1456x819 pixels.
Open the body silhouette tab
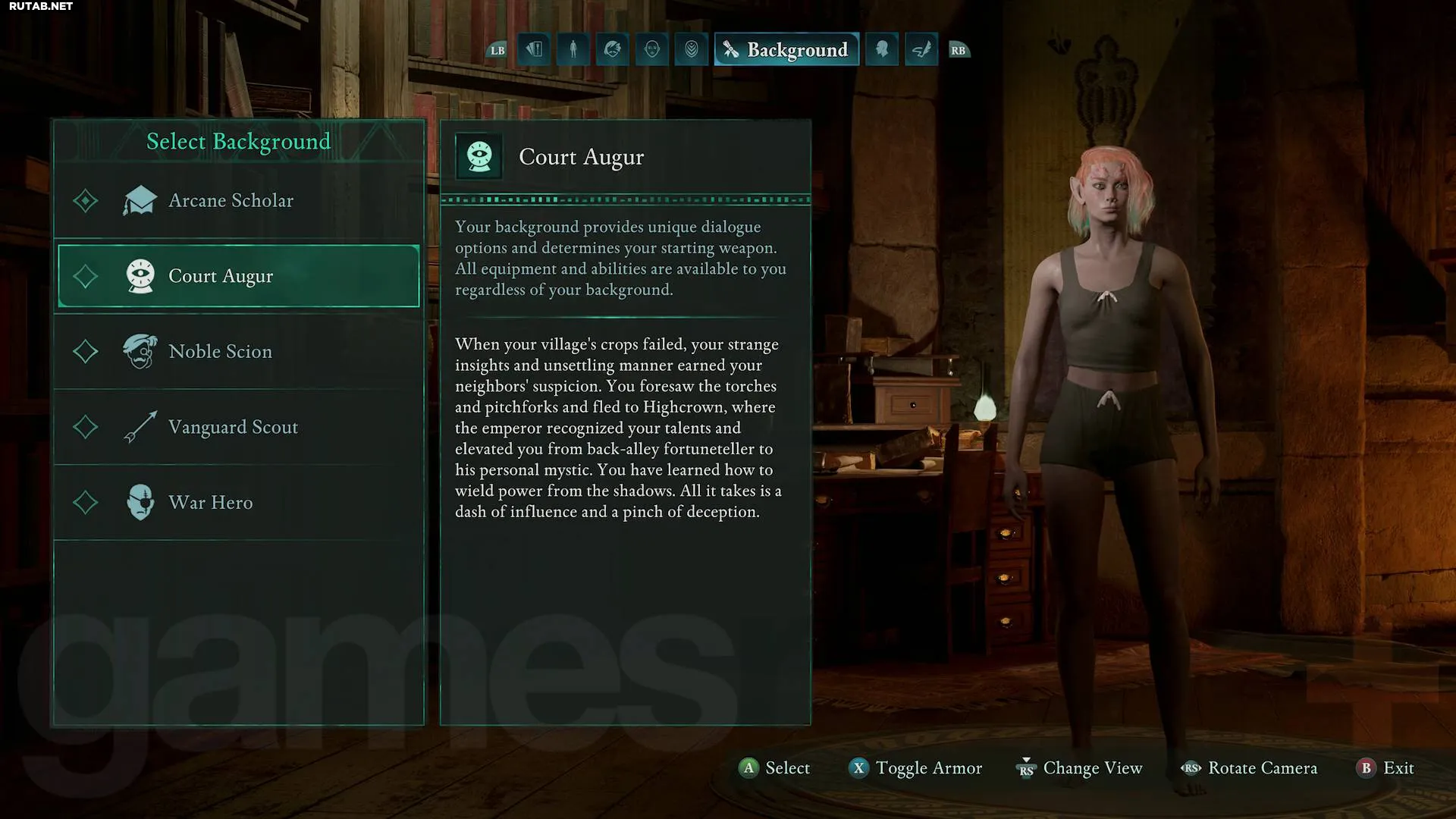(x=573, y=50)
